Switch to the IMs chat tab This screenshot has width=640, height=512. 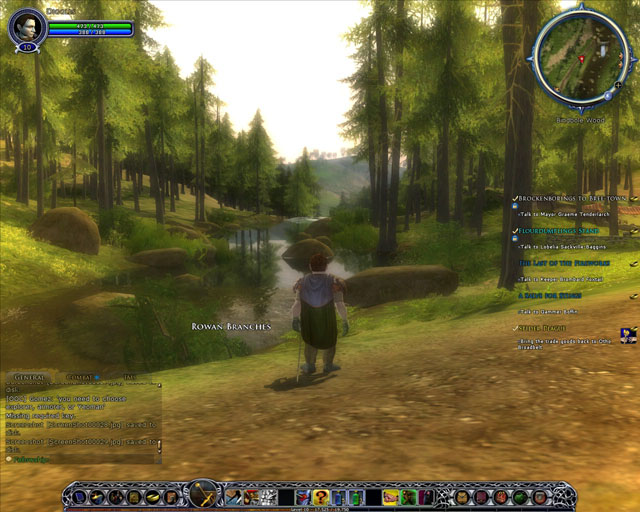coord(129,378)
